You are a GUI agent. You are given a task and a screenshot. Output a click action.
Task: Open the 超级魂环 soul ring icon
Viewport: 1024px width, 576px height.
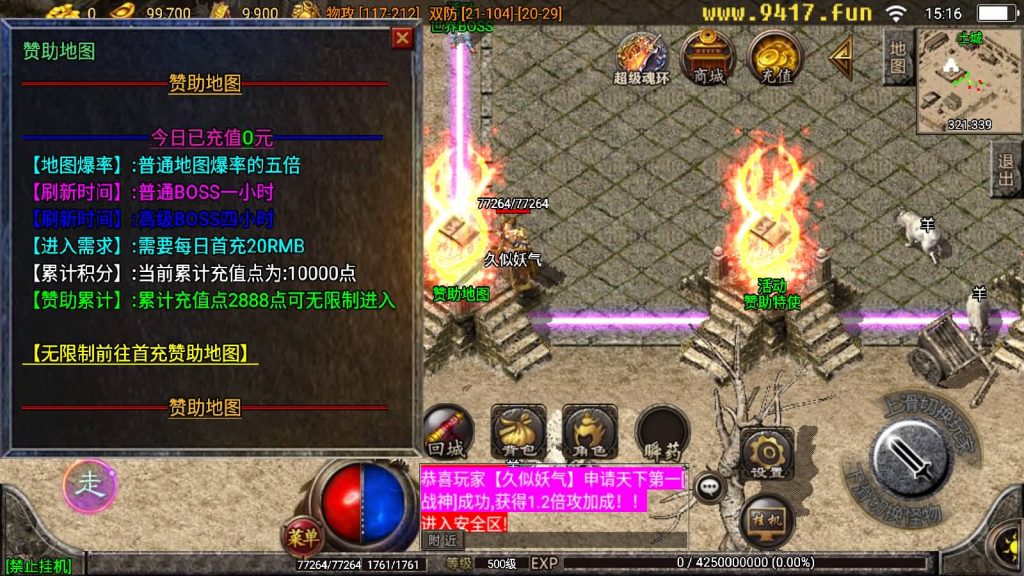point(641,58)
